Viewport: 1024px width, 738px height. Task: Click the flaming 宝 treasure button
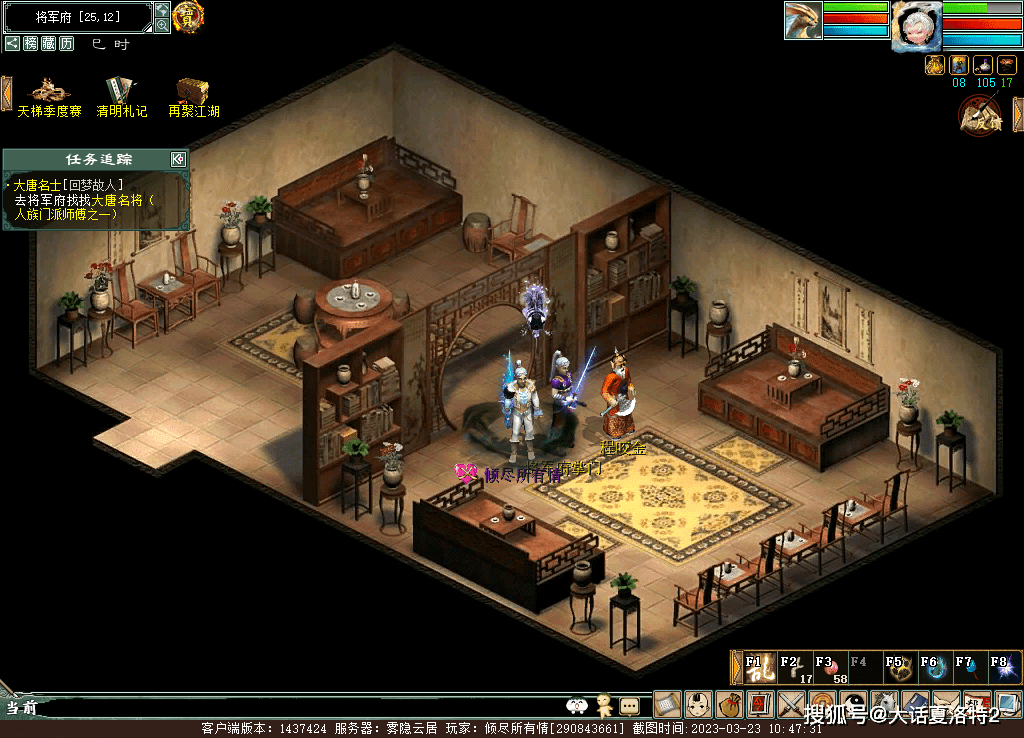(x=187, y=16)
